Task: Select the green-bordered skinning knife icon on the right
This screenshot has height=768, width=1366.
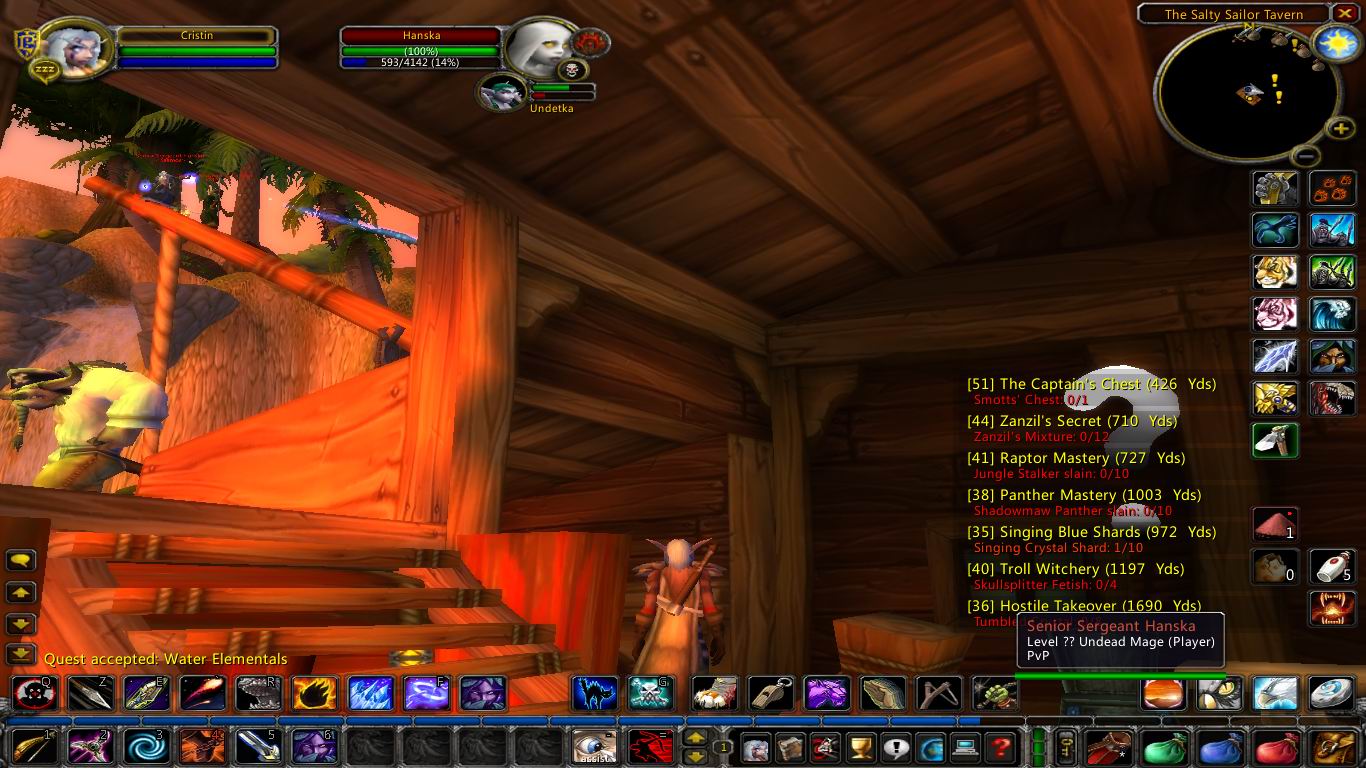Action: pos(1276,442)
